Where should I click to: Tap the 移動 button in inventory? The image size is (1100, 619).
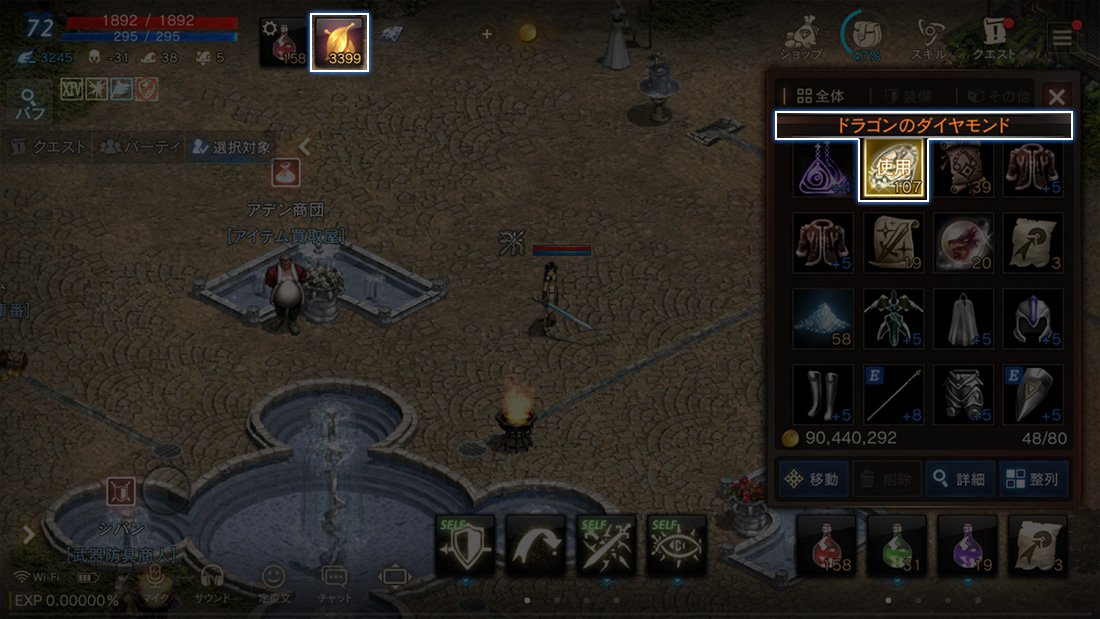coord(814,479)
